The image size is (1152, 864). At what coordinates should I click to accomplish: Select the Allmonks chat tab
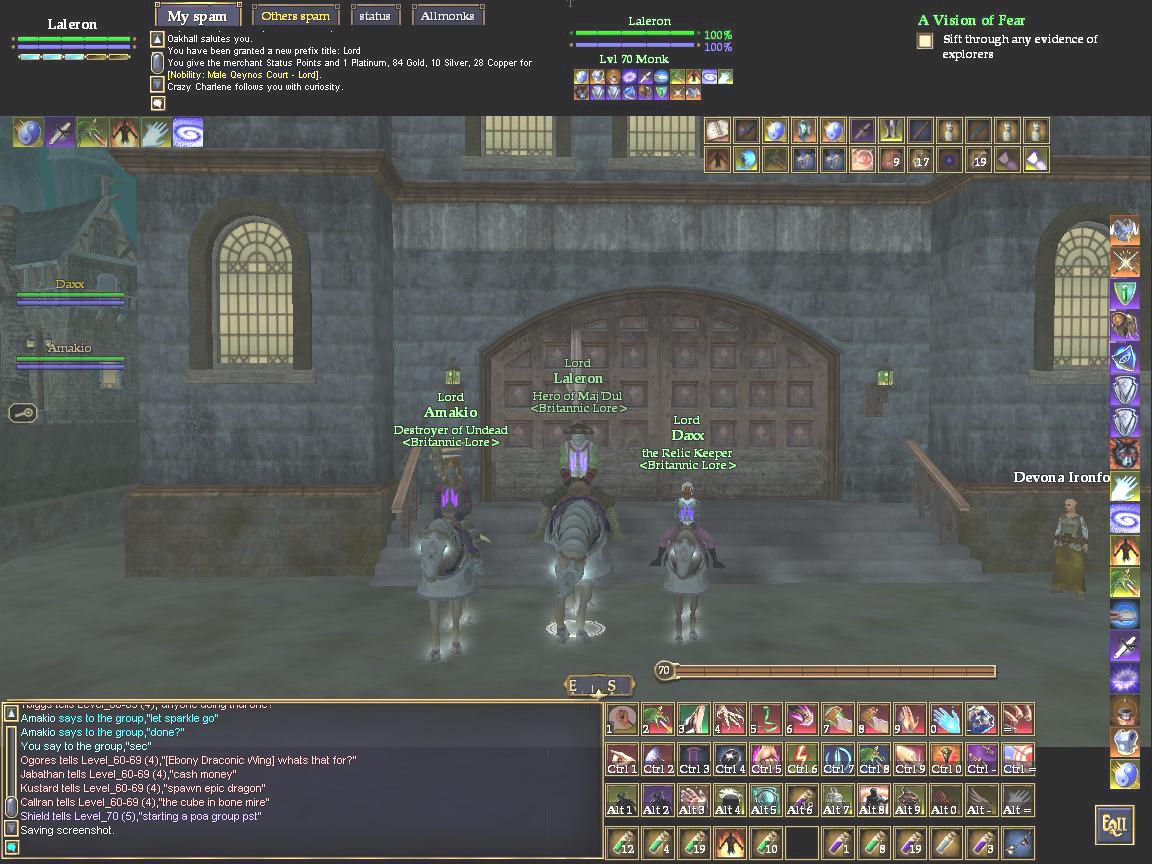pos(448,16)
